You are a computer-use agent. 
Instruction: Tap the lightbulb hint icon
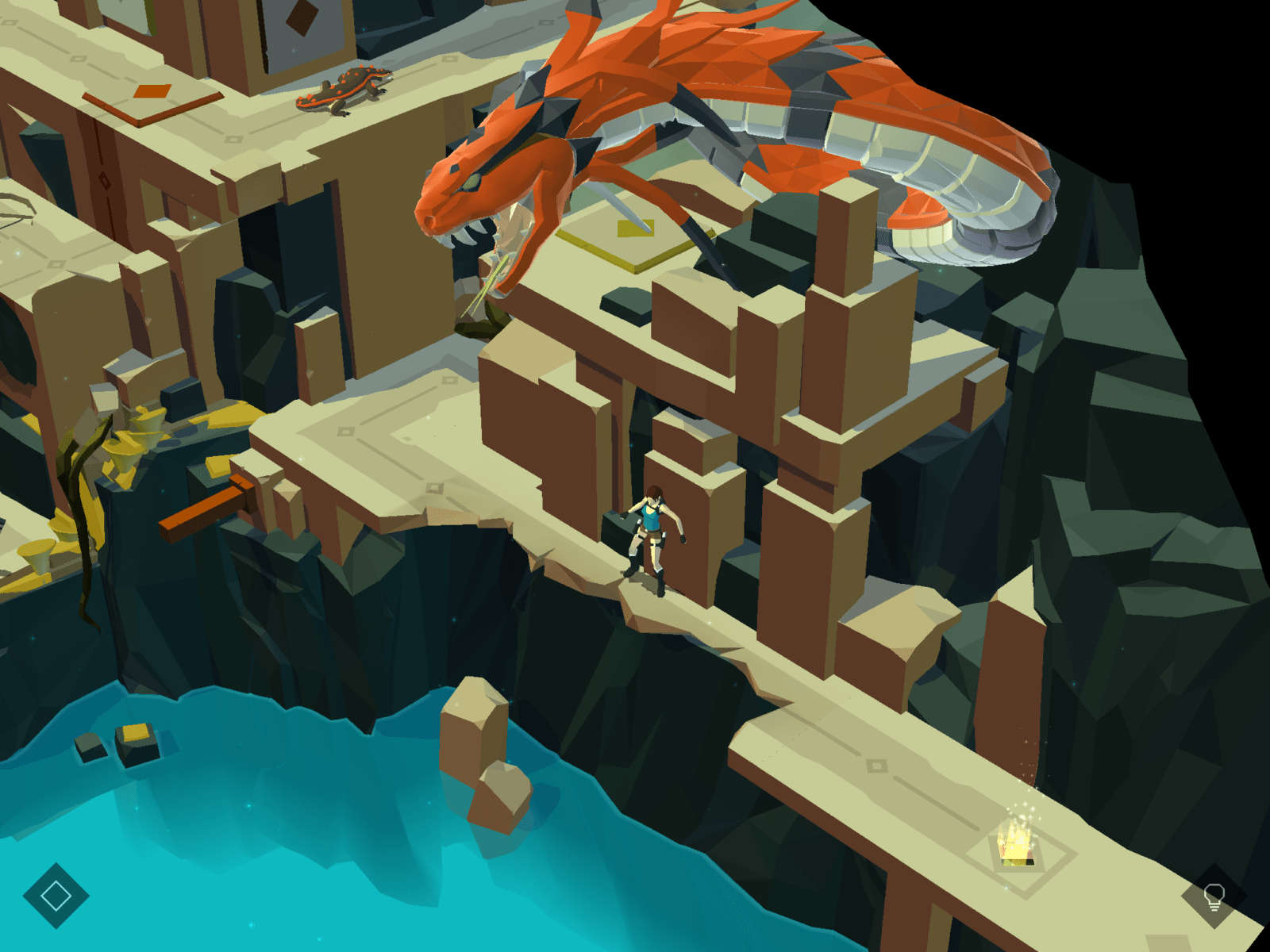pos(1214,896)
